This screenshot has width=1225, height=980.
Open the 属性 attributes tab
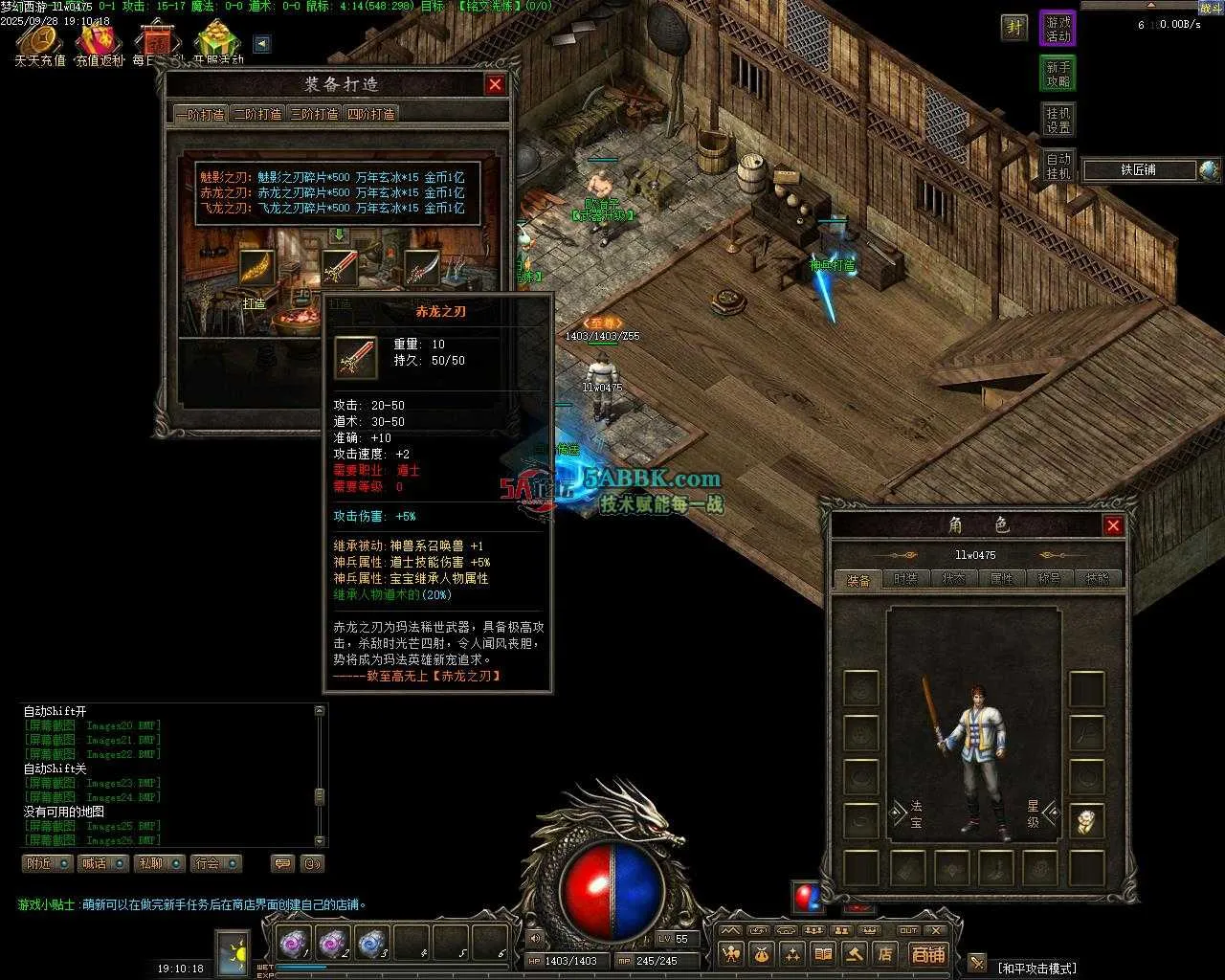(1001, 579)
